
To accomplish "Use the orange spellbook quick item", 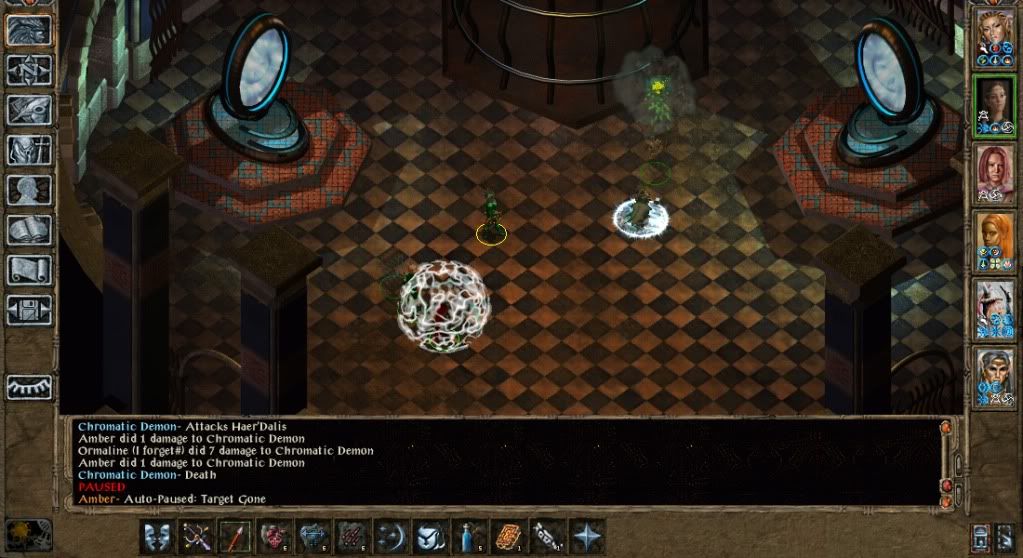I will pos(508,536).
